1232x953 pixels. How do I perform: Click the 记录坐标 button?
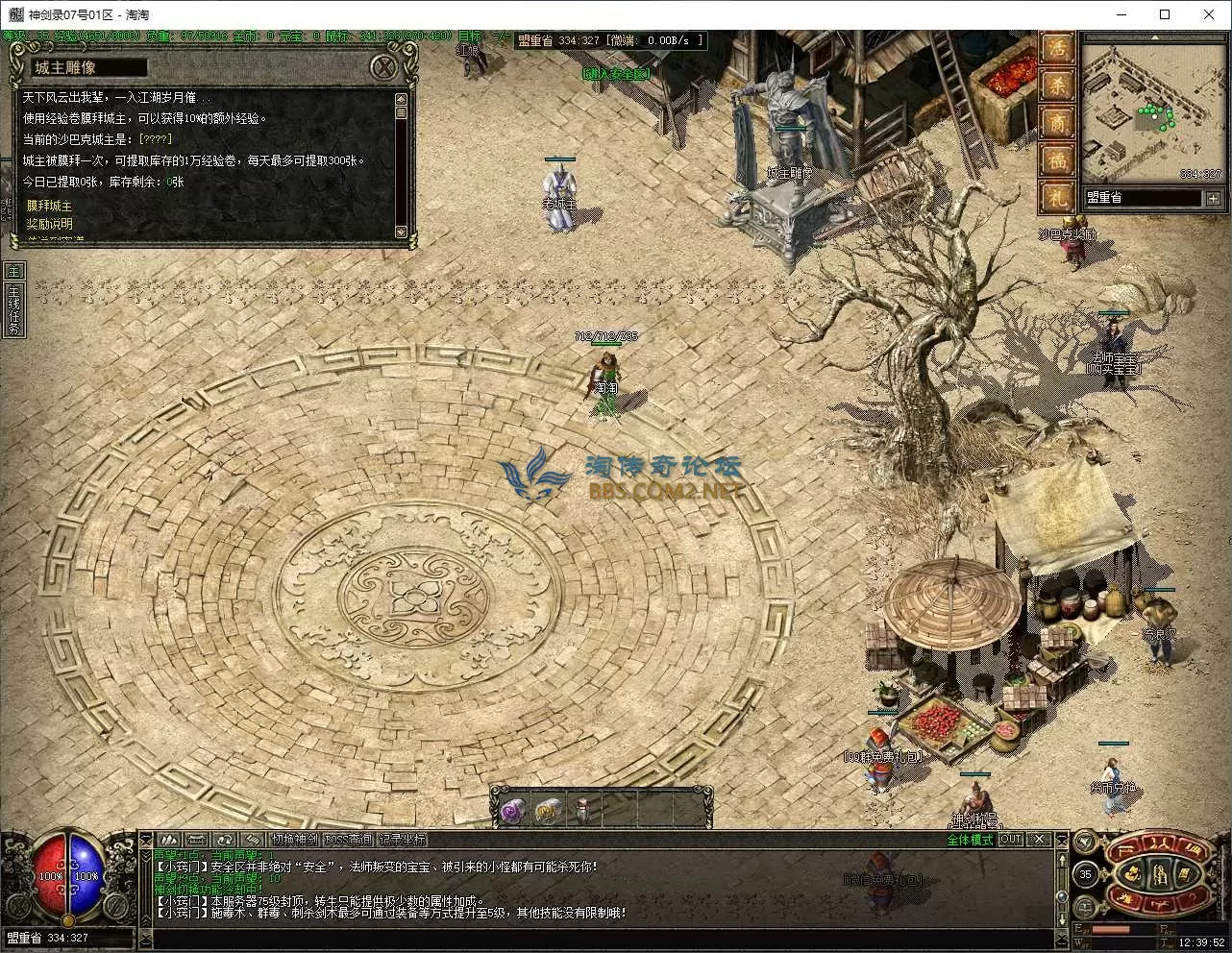pos(401,840)
